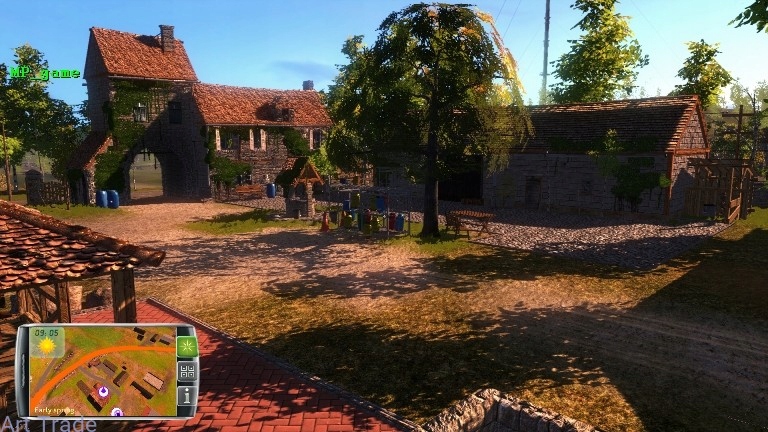This screenshot has height=432, width=768.
Task: Select the green star button on PDA
Action: [186, 347]
